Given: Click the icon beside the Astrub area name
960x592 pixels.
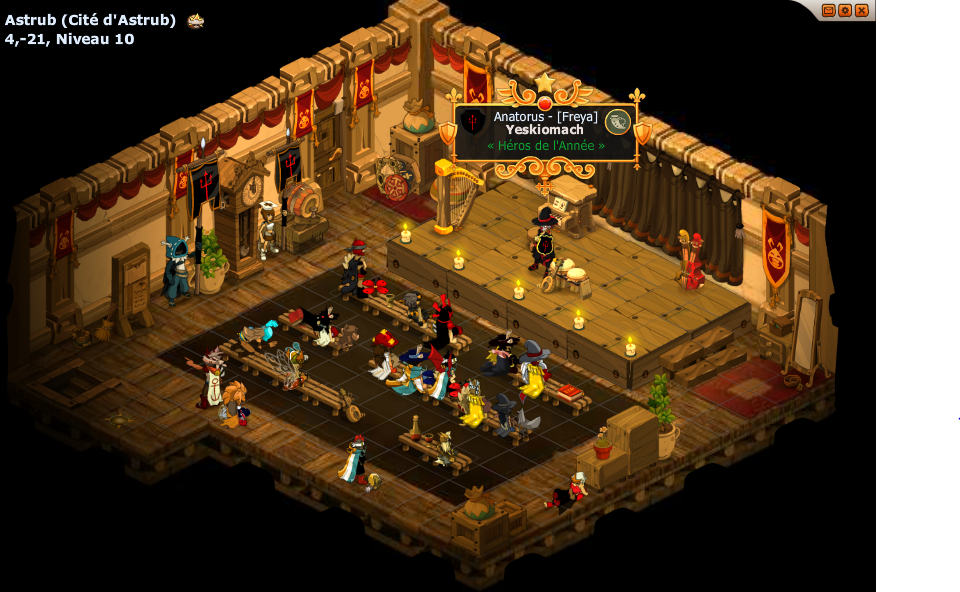Looking at the screenshot, I should (x=196, y=20).
